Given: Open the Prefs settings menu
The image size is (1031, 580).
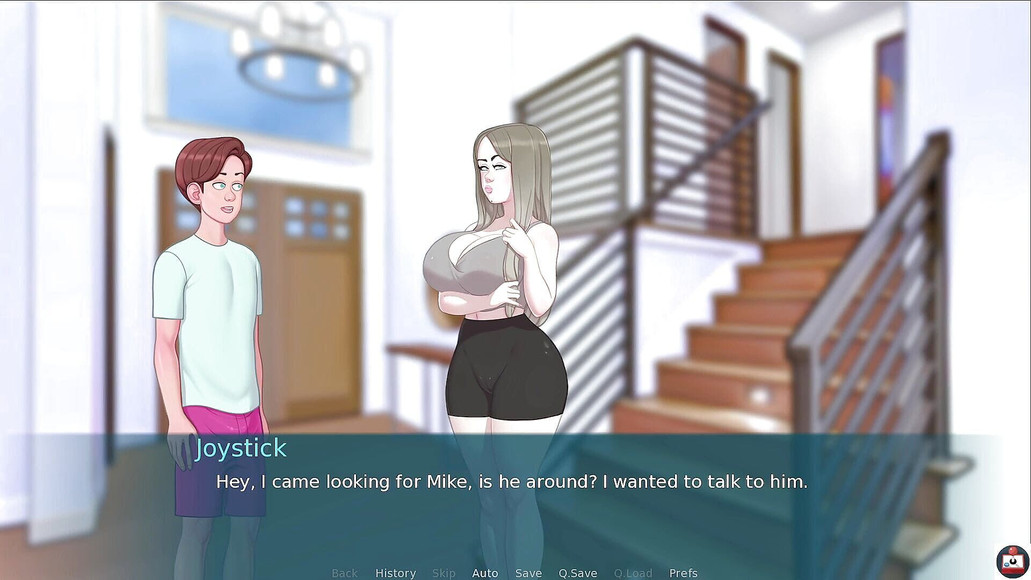Looking at the screenshot, I should point(683,573).
